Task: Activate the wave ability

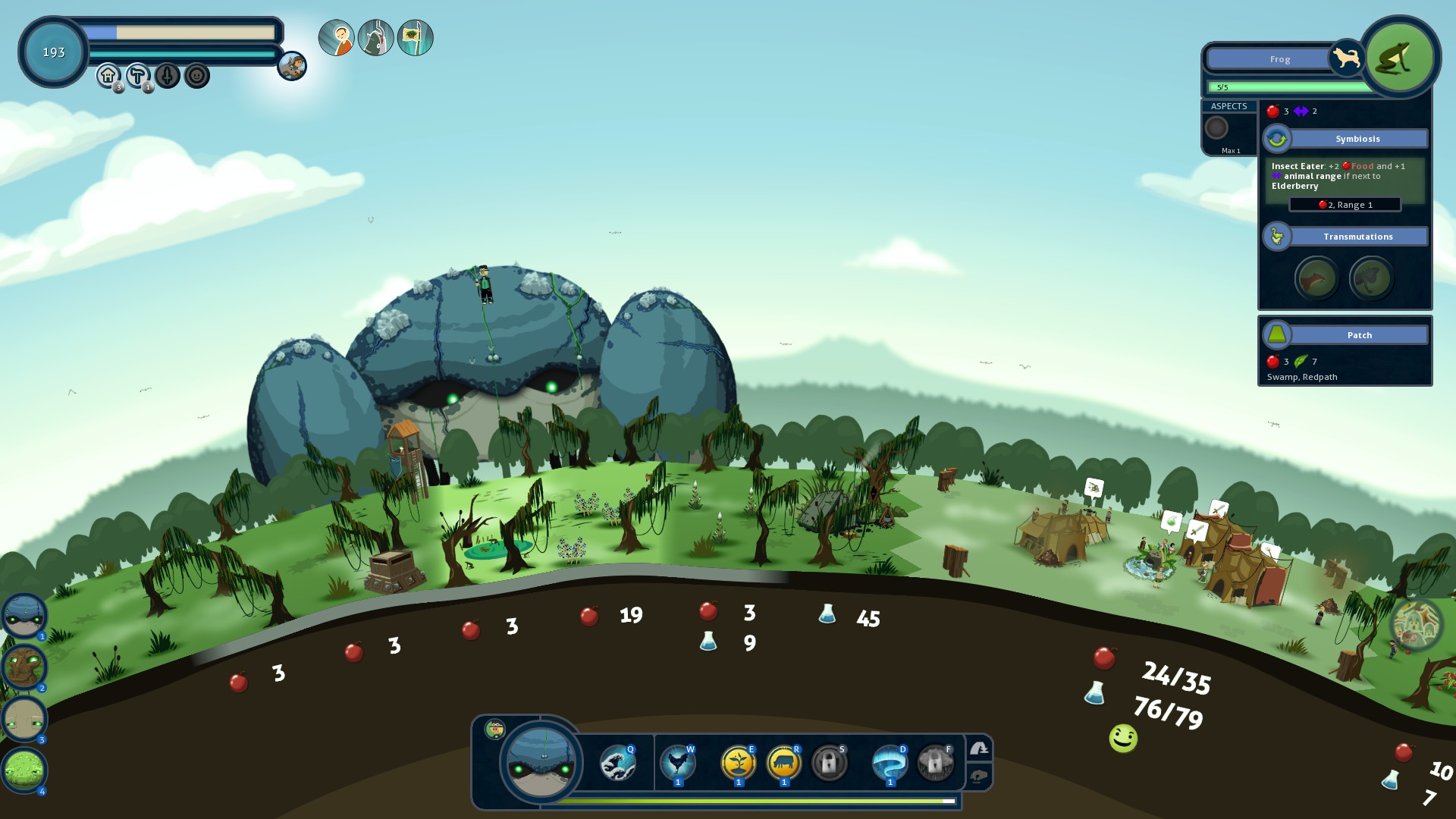Action: point(617,763)
